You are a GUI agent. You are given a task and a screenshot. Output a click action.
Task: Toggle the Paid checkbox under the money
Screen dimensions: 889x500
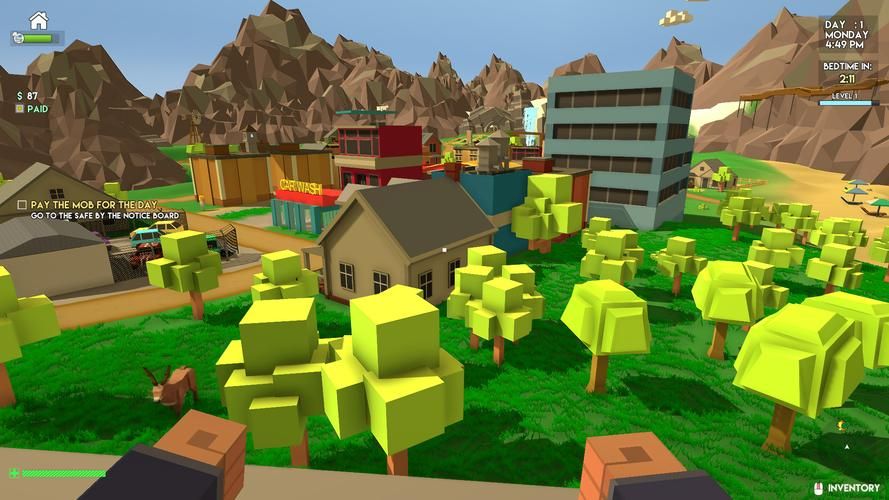click(x=20, y=109)
